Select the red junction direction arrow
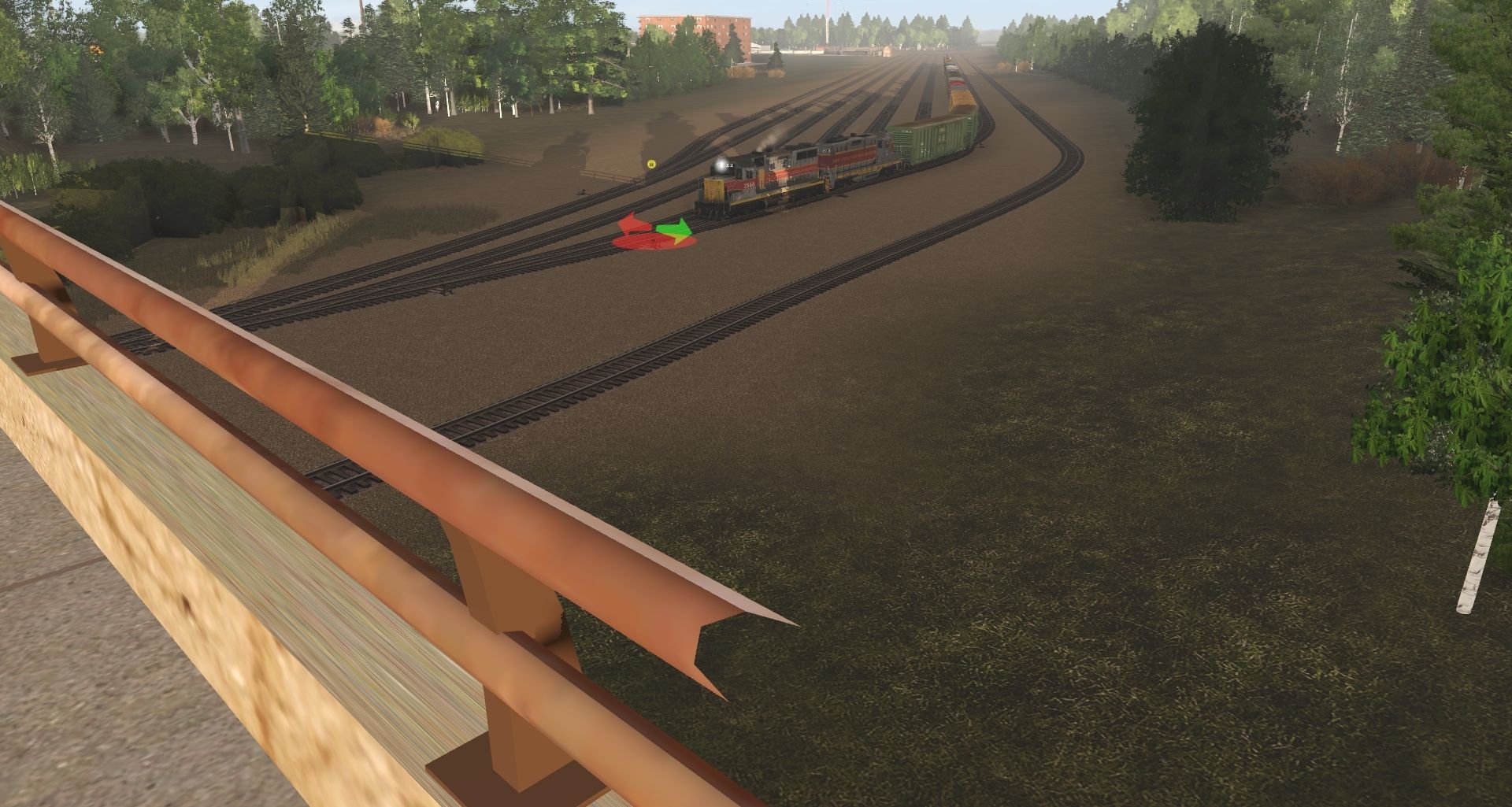Screen dimensions: 1512x807 (x=632, y=224)
